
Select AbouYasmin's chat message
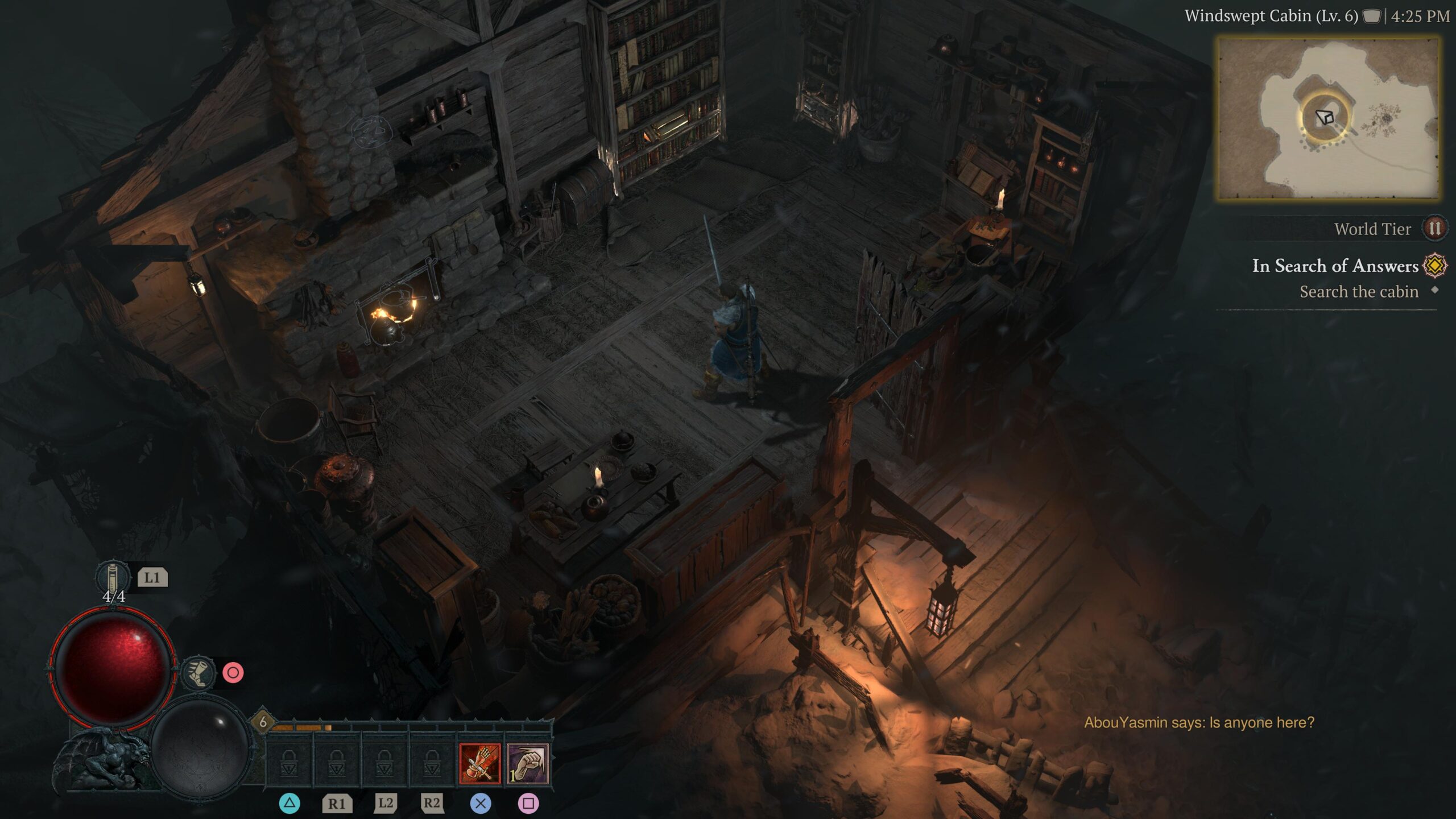click(x=1199, y=722)
